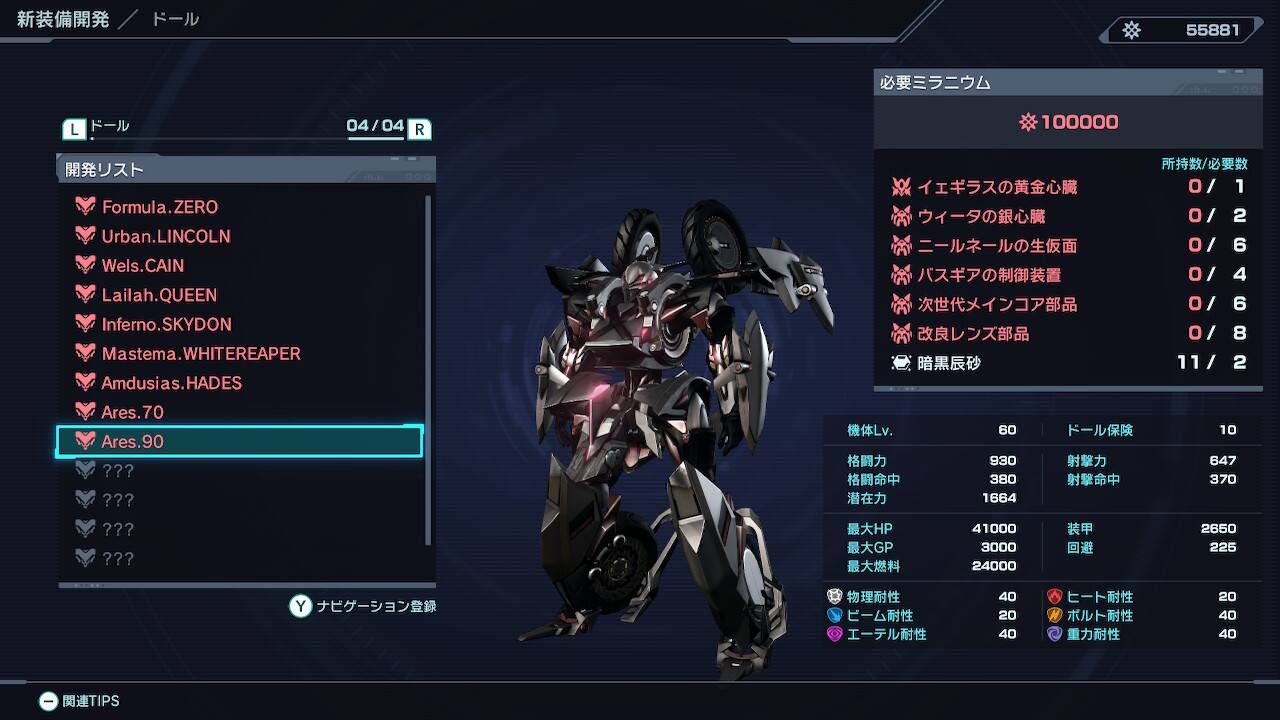This screenshot has width=1280, height=720.
Task: Choose the 暗黒辰砂 material row
Action: point(1067,363)
